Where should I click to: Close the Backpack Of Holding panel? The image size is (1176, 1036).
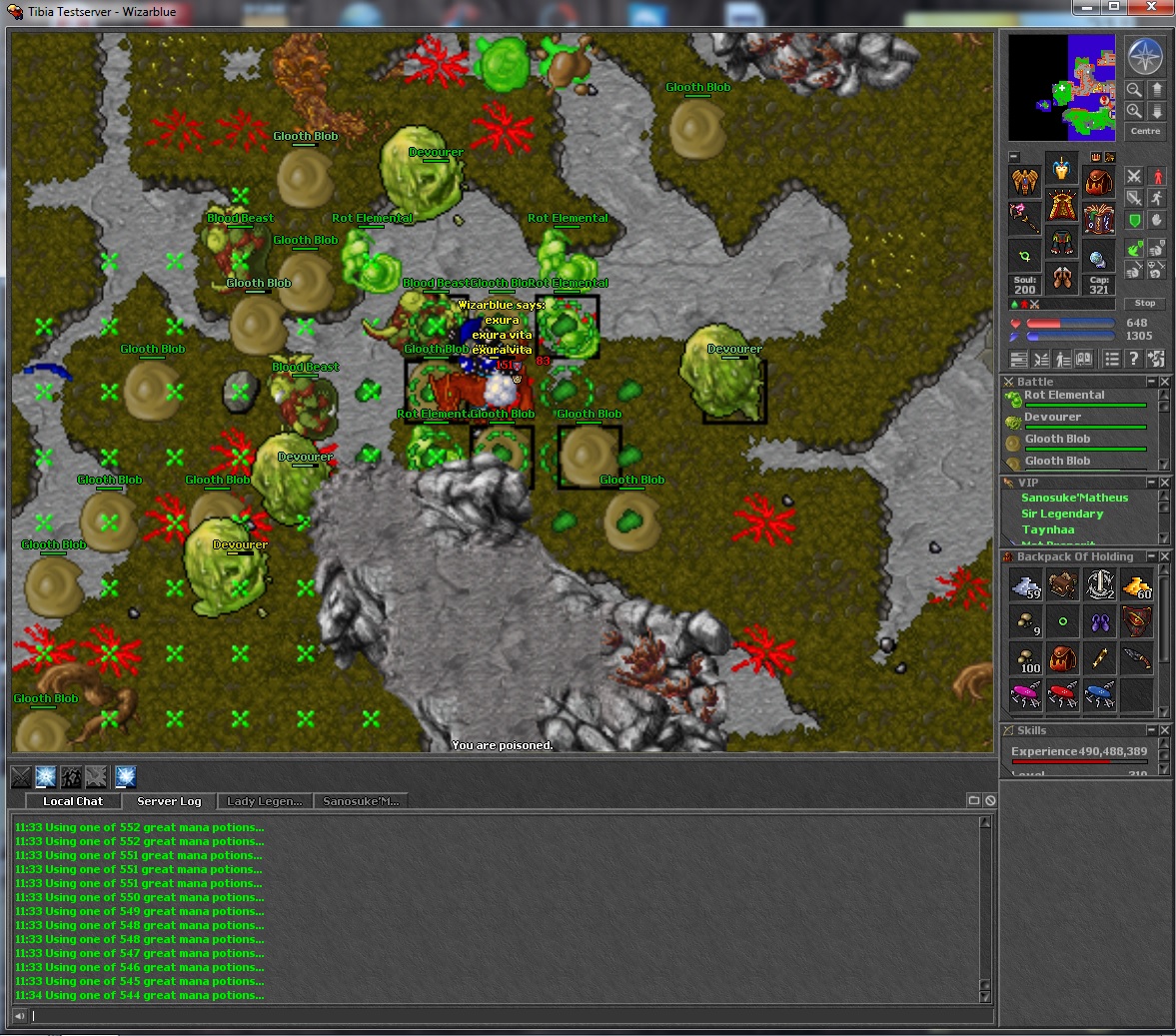[1164, 556]
